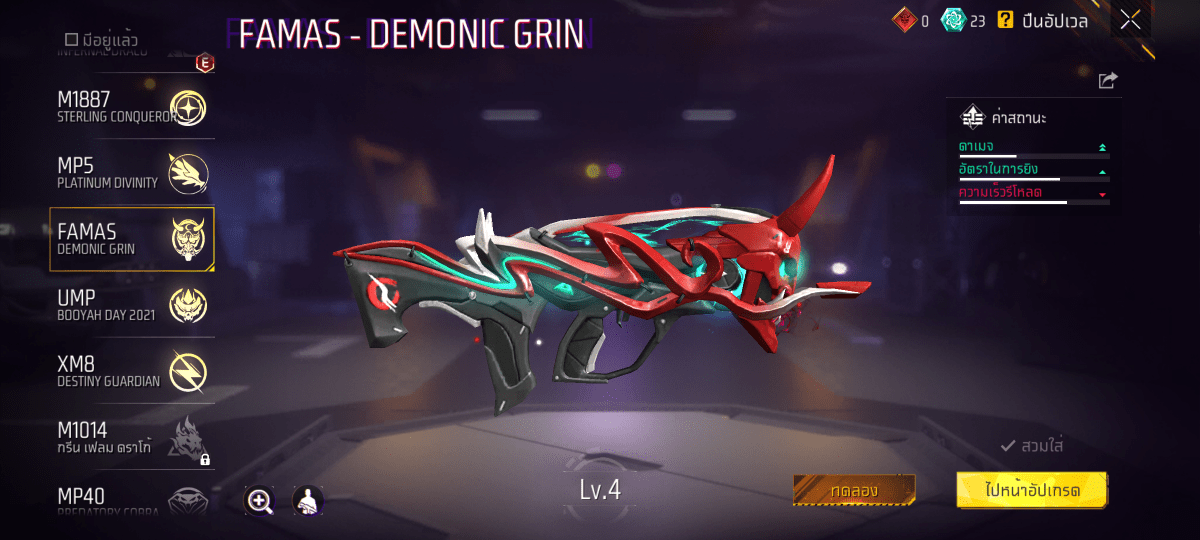Pick the UMP Booyah Day 2021 skin
Image resolution: width=1200 pixels, height=540 pixels.
tap(131, 306)
